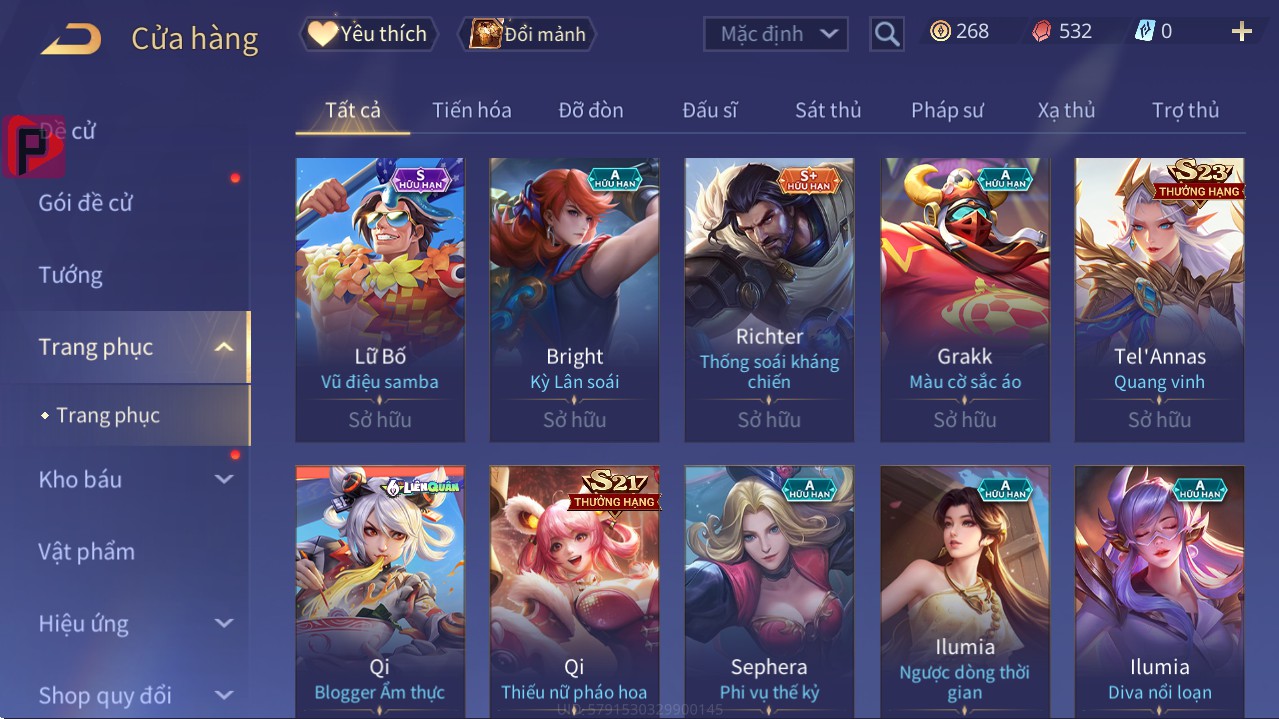
Task: Select the Vật phẩm menu entry
Action: (87, 551)
